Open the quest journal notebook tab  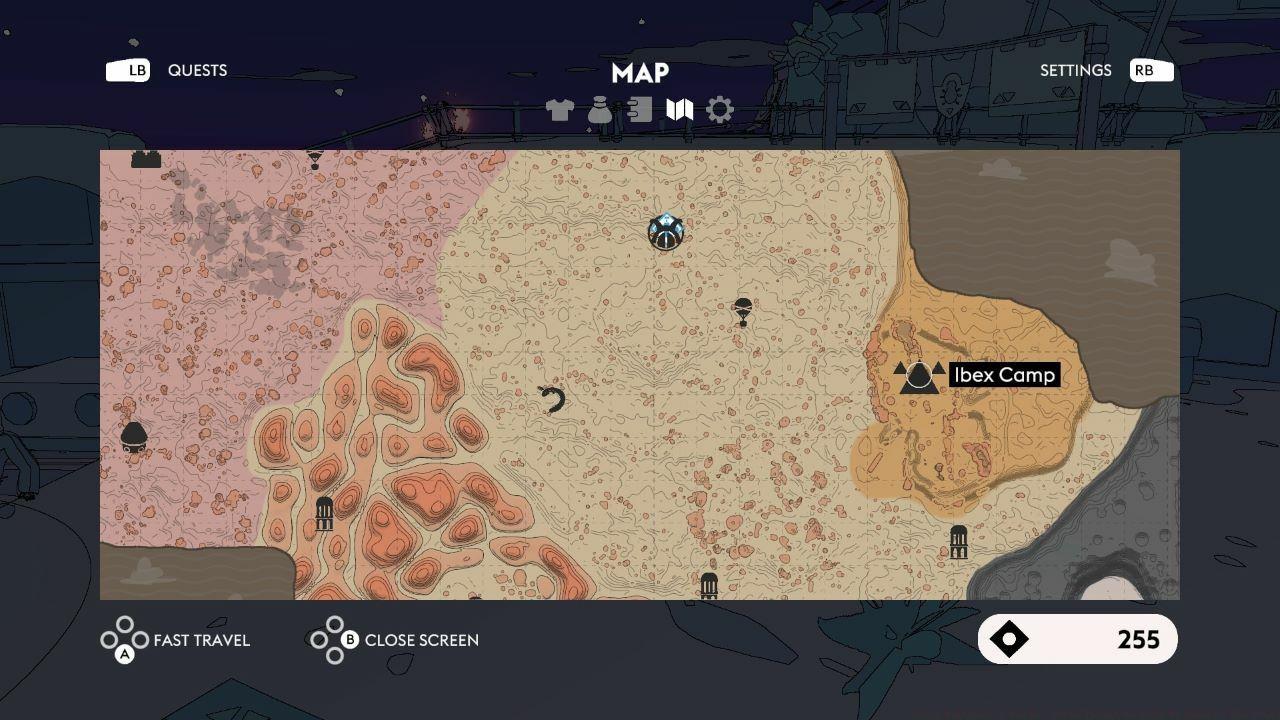(x=640, y=110)
